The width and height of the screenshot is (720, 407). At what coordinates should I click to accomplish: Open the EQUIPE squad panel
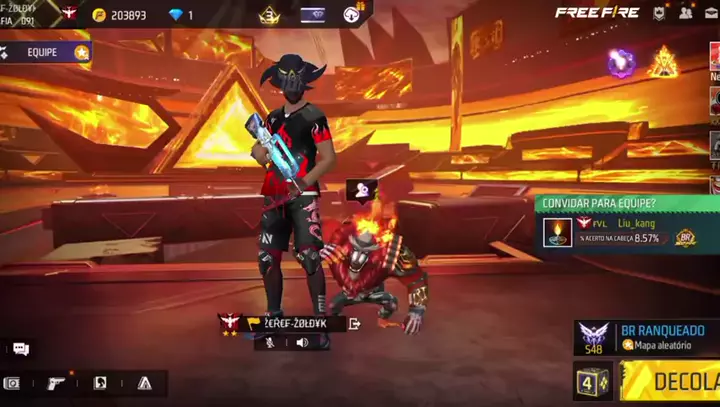[45, 52]
